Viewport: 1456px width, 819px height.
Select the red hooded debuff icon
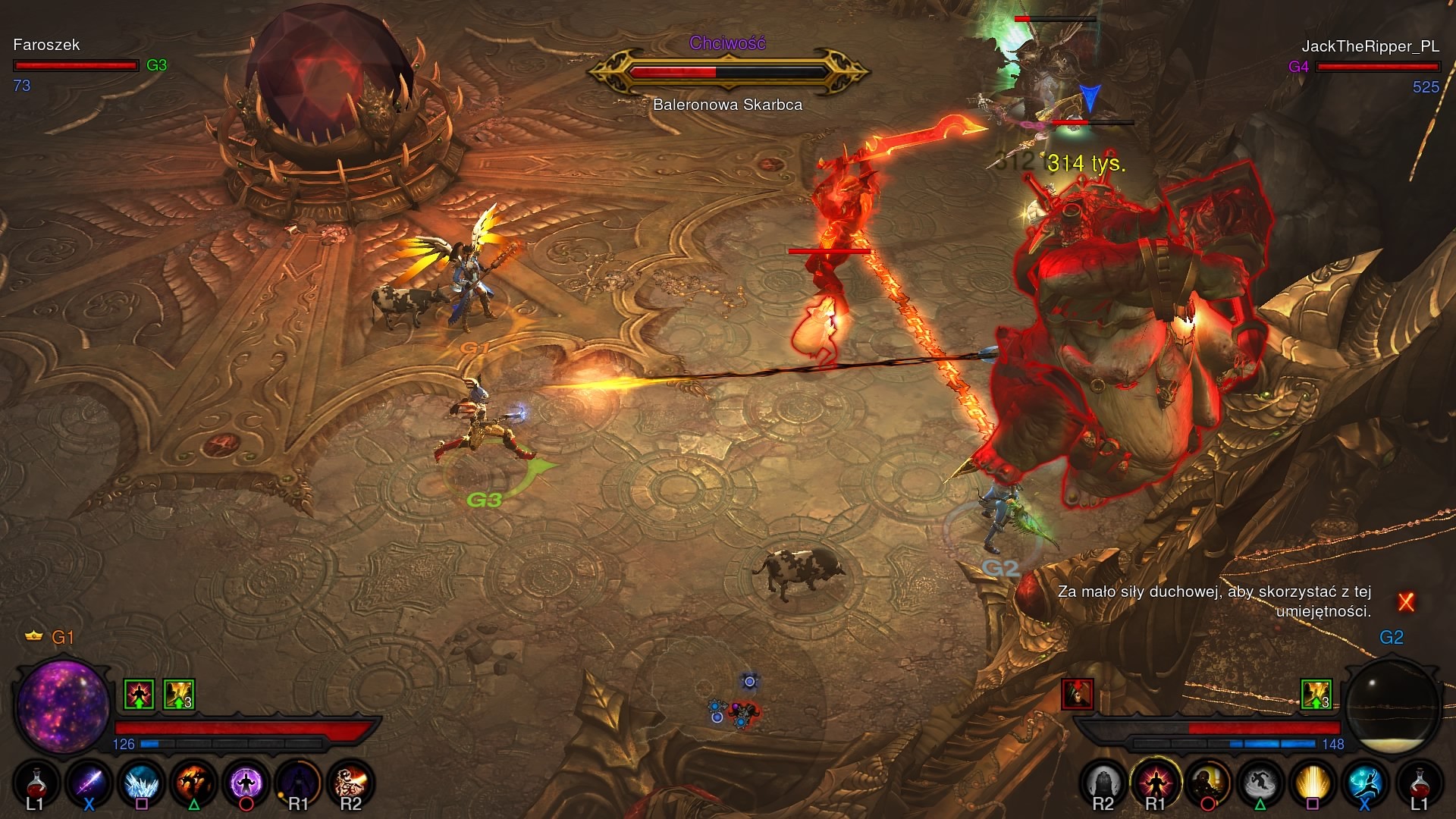point(1078,694)
